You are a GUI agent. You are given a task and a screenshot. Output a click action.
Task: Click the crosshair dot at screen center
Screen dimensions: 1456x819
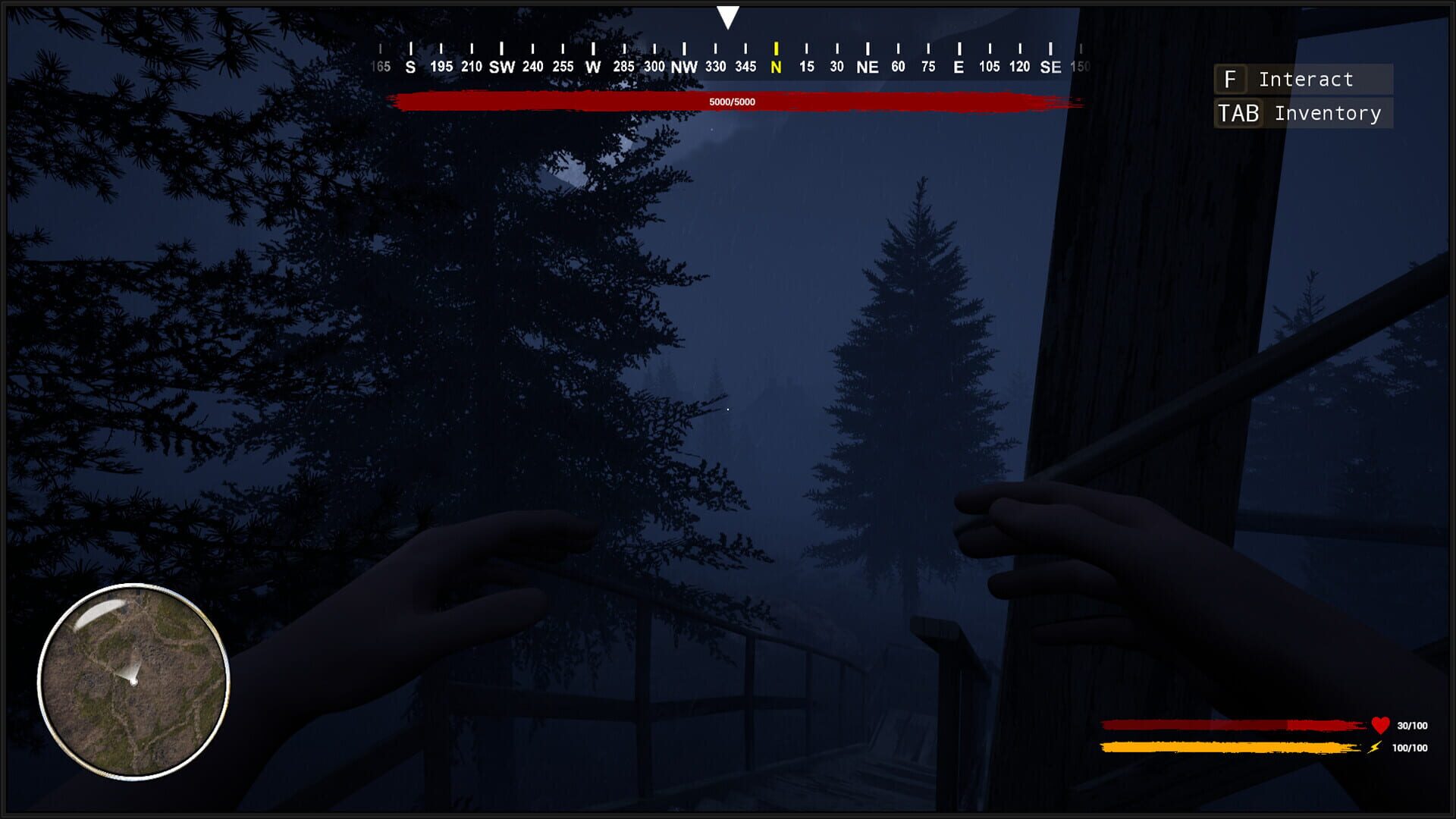[728, 408]
